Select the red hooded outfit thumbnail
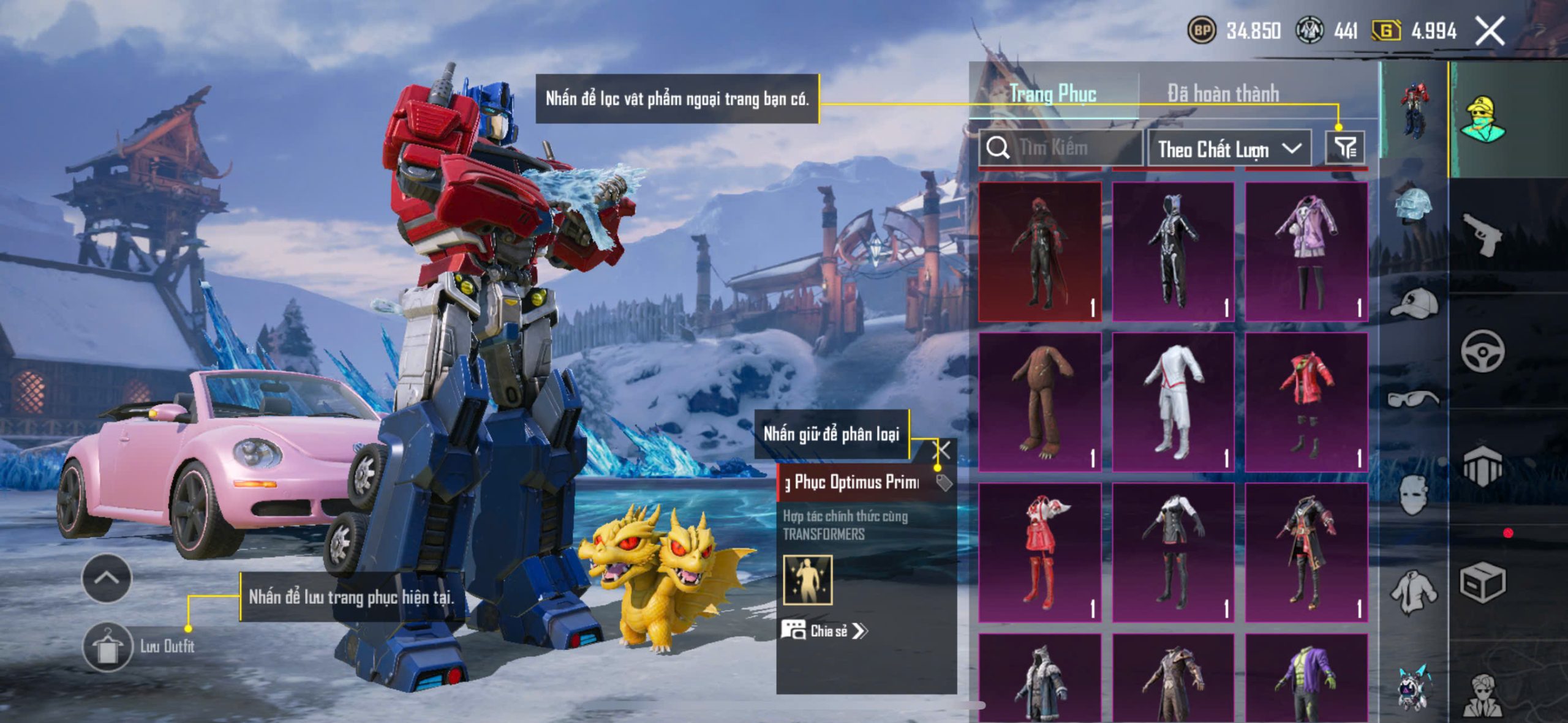This screenshot has width=1568, height=723. click(x=1040, y=251)
